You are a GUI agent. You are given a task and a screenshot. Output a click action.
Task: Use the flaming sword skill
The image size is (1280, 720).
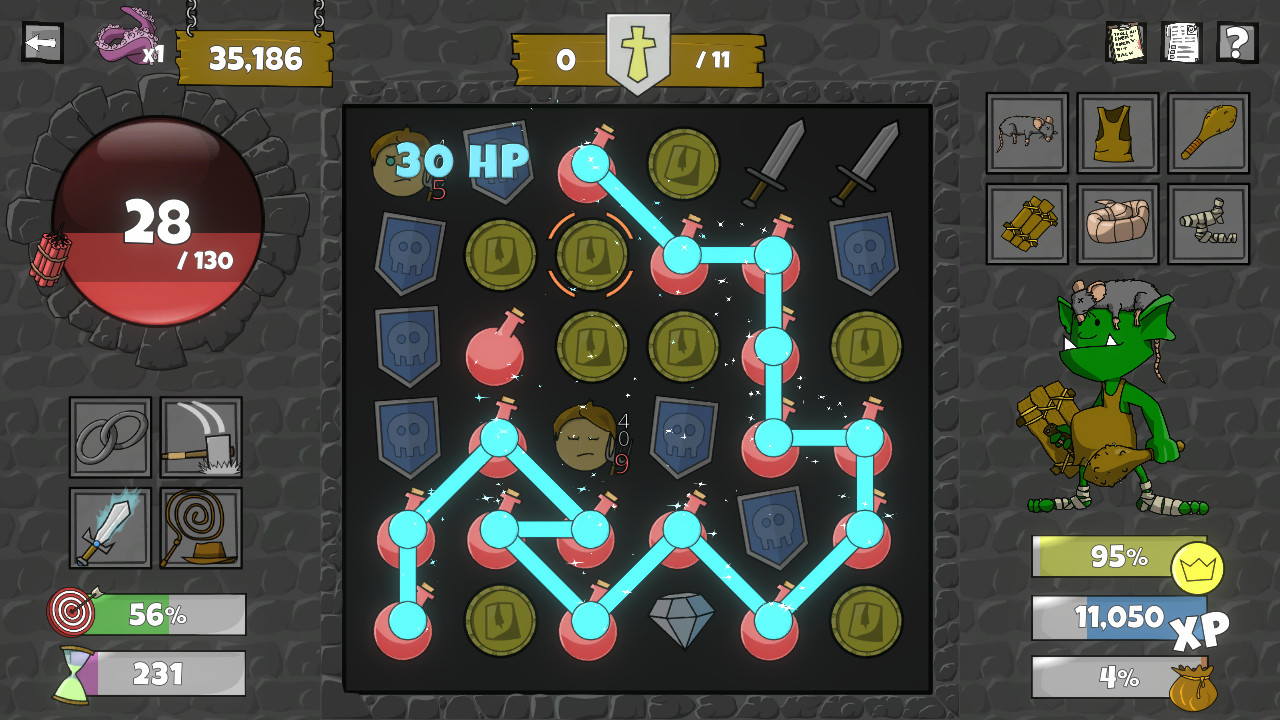(x=109, y=527)
